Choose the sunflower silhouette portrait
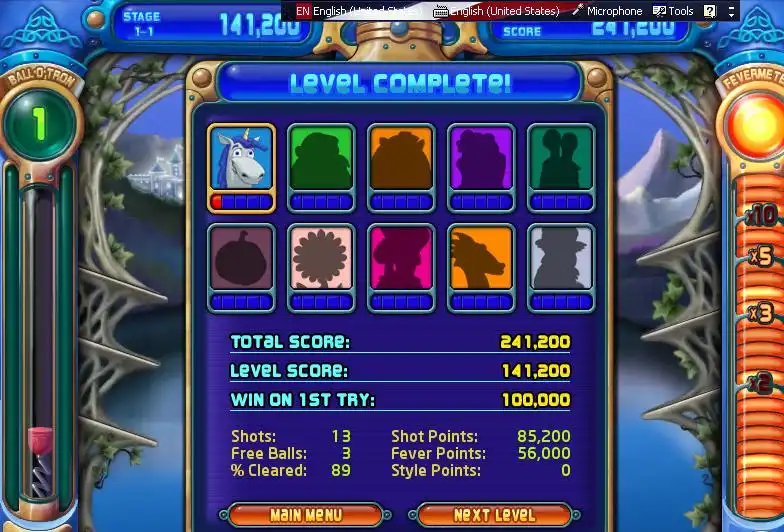This screenshot has height=532, width=784. pos(321,259)
